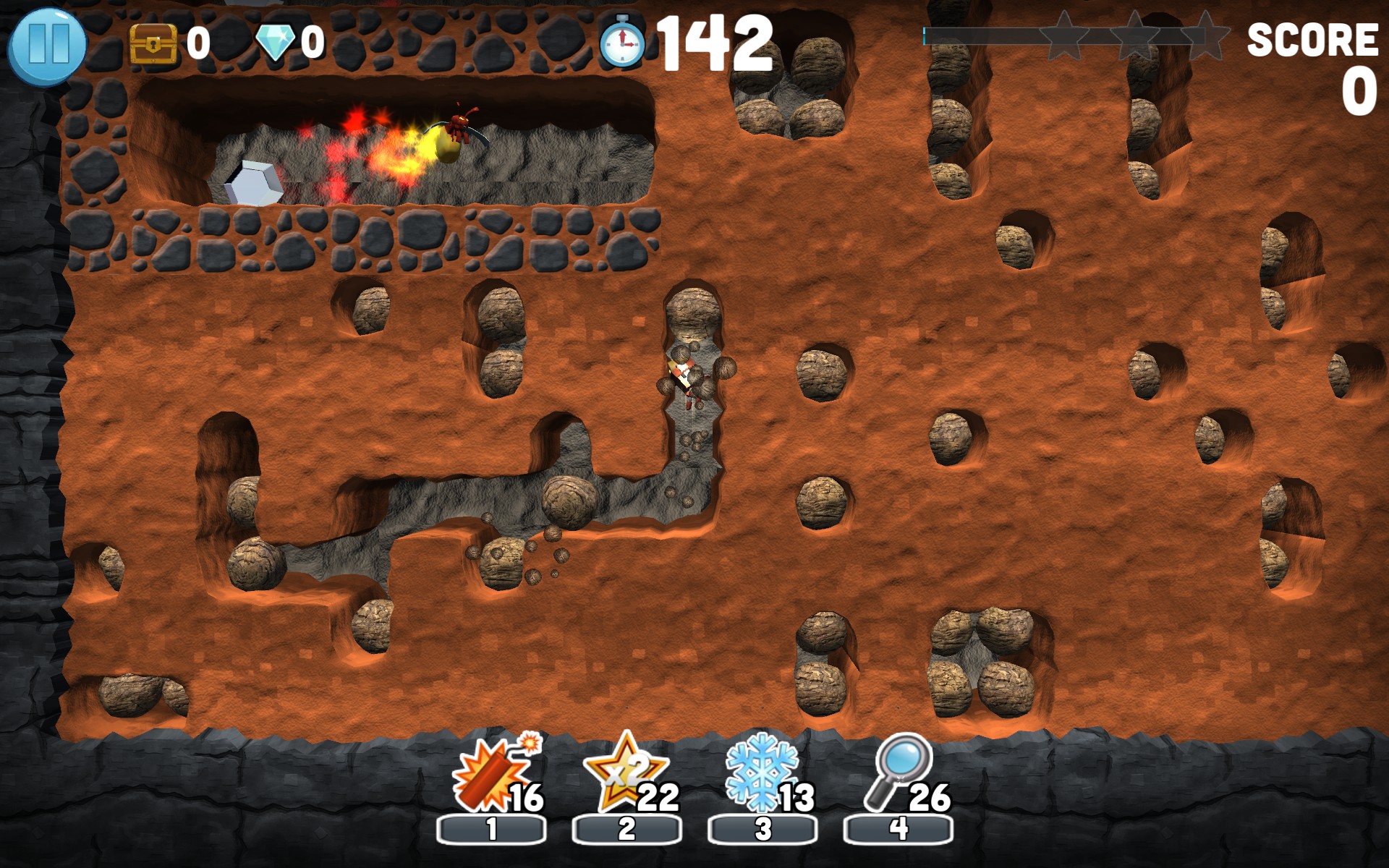Click the stopwatch timer icon showing 142
1389x868 pixels.
pyautogui.click(x=622, y=43)
